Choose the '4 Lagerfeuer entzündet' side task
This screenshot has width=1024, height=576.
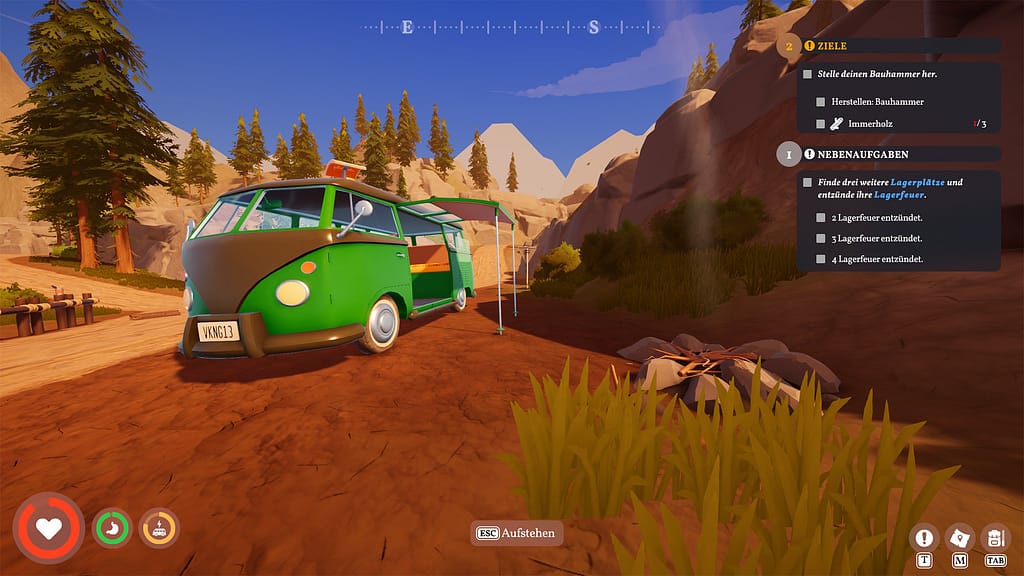[x=877, y=259]
